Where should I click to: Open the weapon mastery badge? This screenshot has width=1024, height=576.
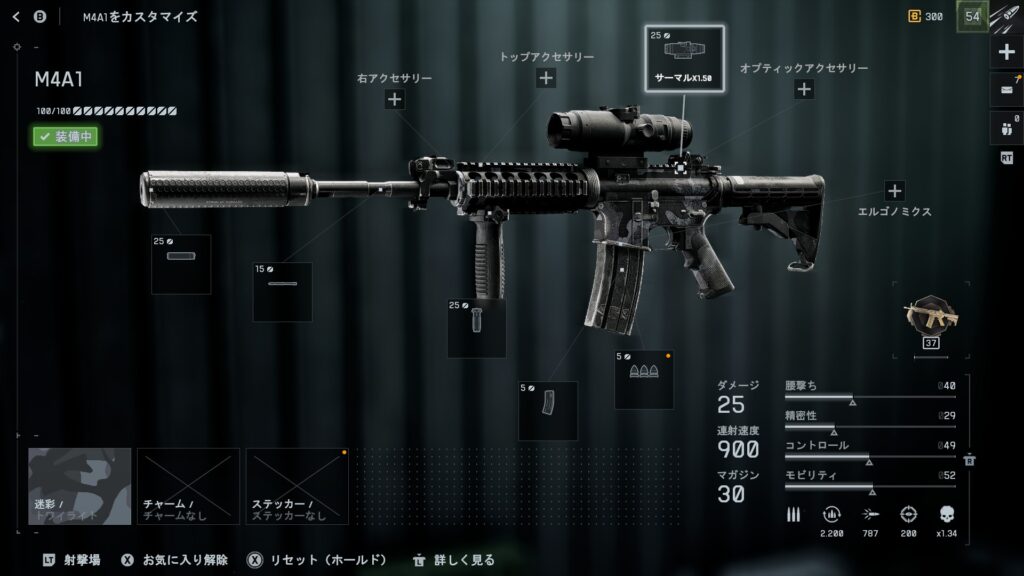click(930, 318)
